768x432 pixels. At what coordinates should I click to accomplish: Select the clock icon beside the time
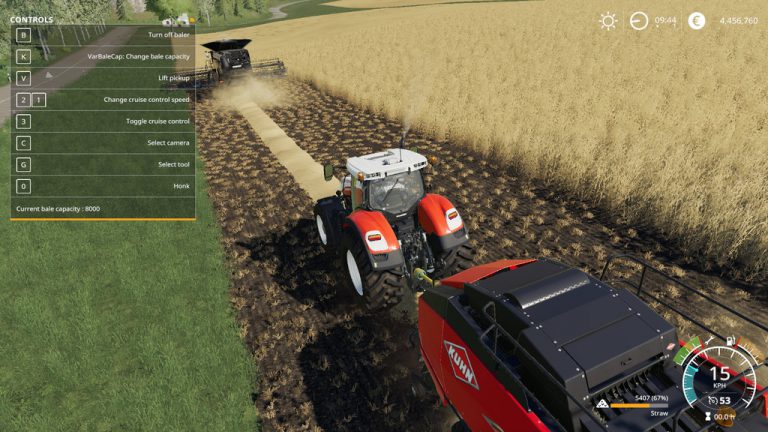click(x=639, y=20)
